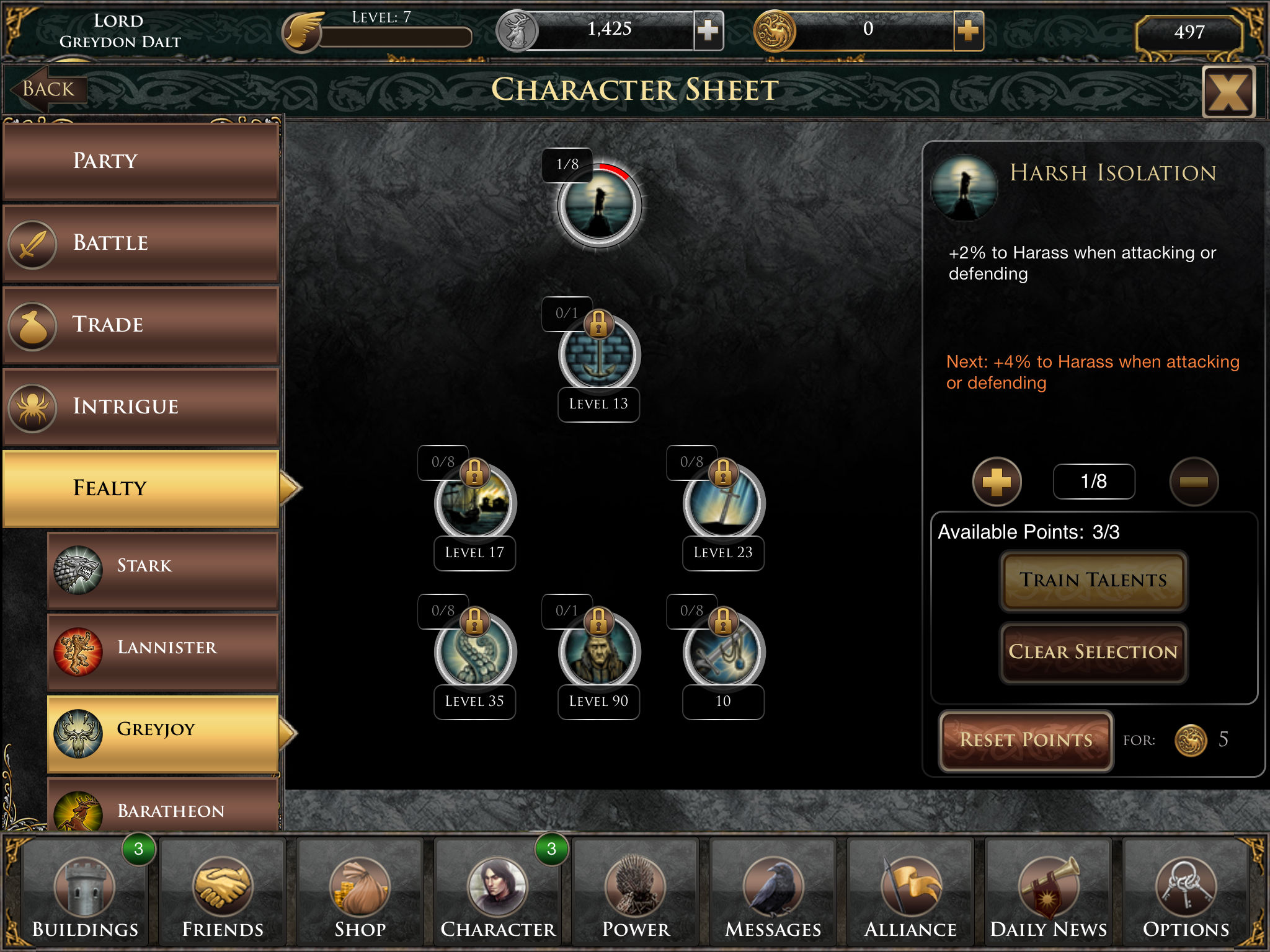Open the Party section
1270x952 pixels.
click(141, 161)
